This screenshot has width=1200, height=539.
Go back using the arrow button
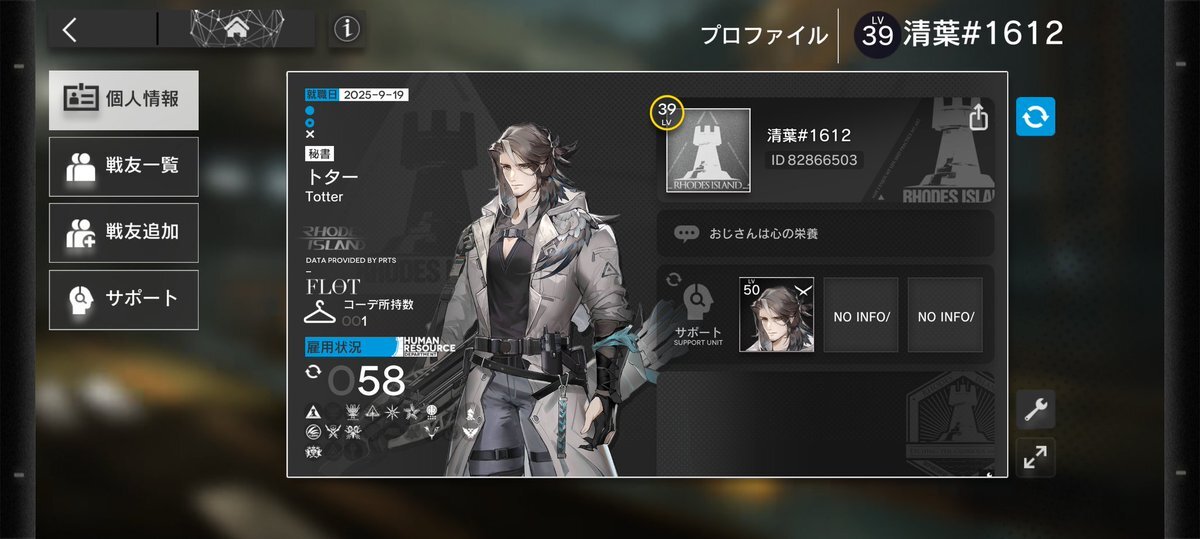[70, 30]
